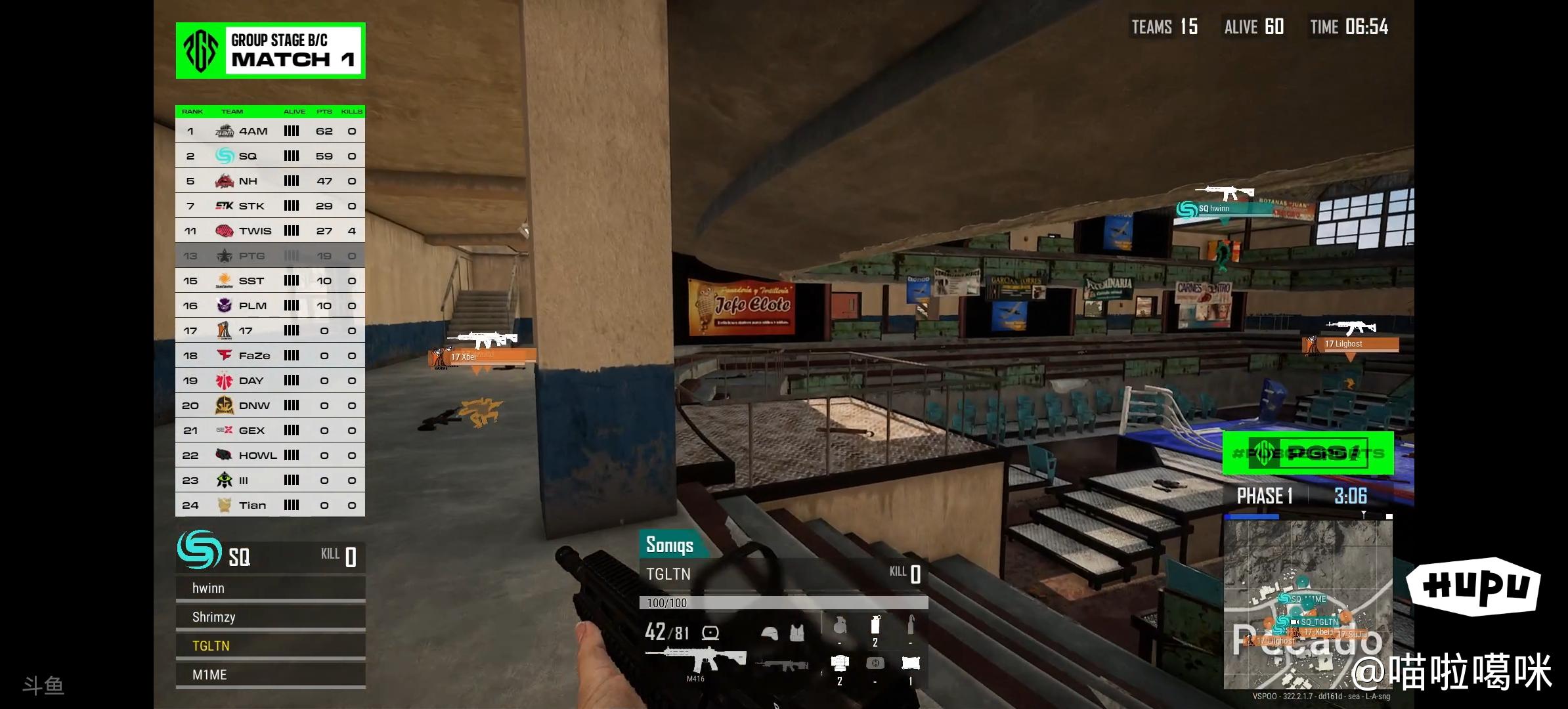Image resolution: width=1568 pixels, height=709 pixels.
Task: Click the helmet equipment icon
Action: click(x=770, y=633)
